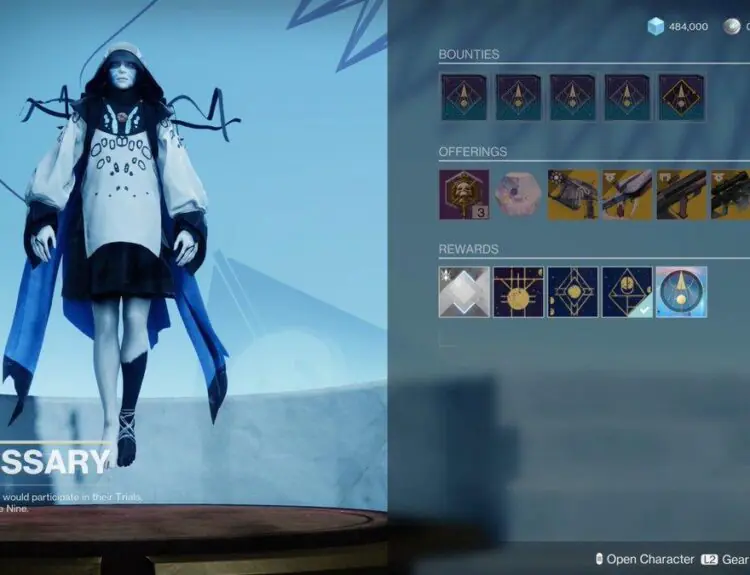Select the last weapon offering at panel edge
Image resolution: width=750 pixels, height=575 pixels.
tap(732, 194)
